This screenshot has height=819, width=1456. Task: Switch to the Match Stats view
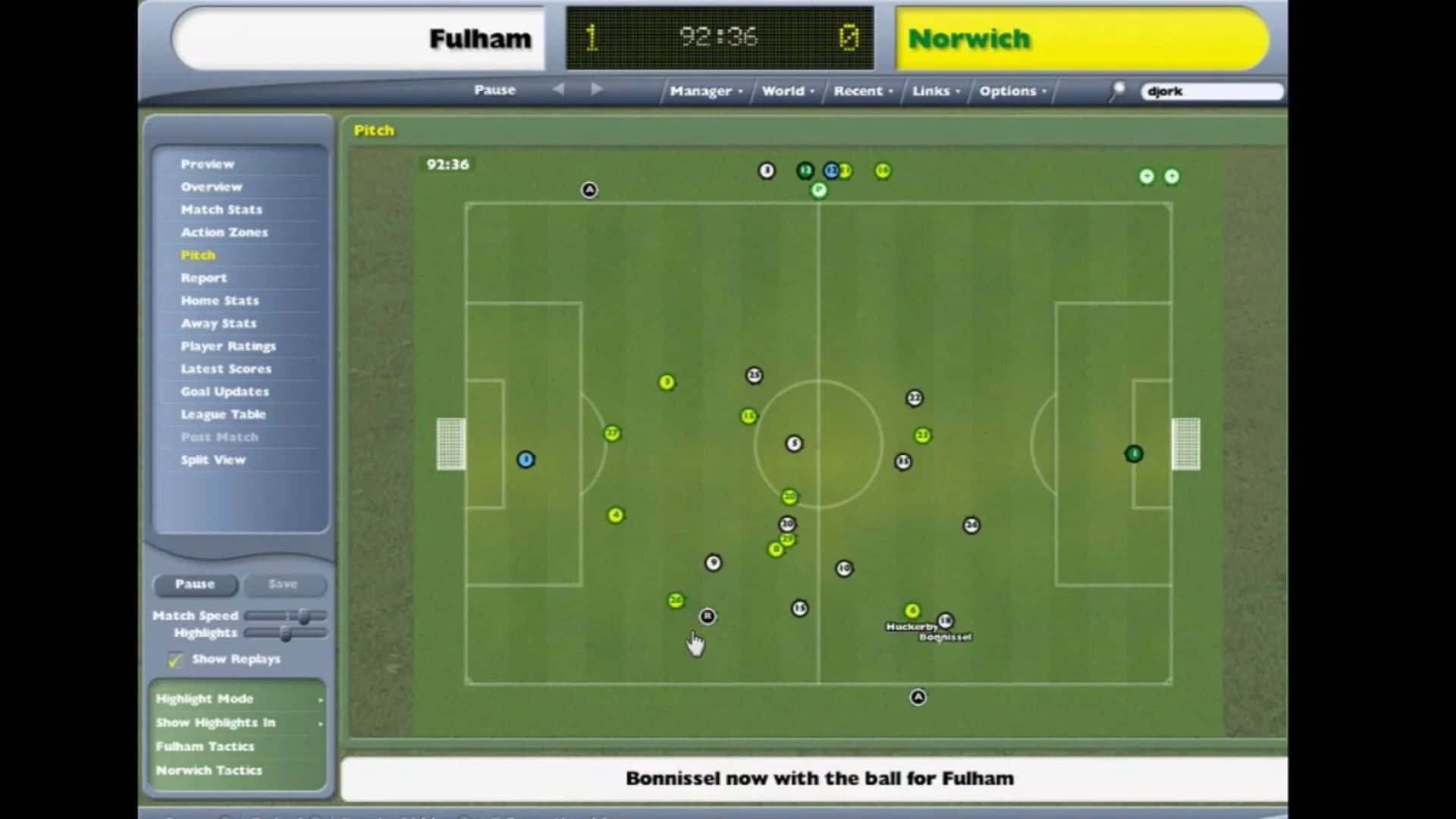[221, 209]
